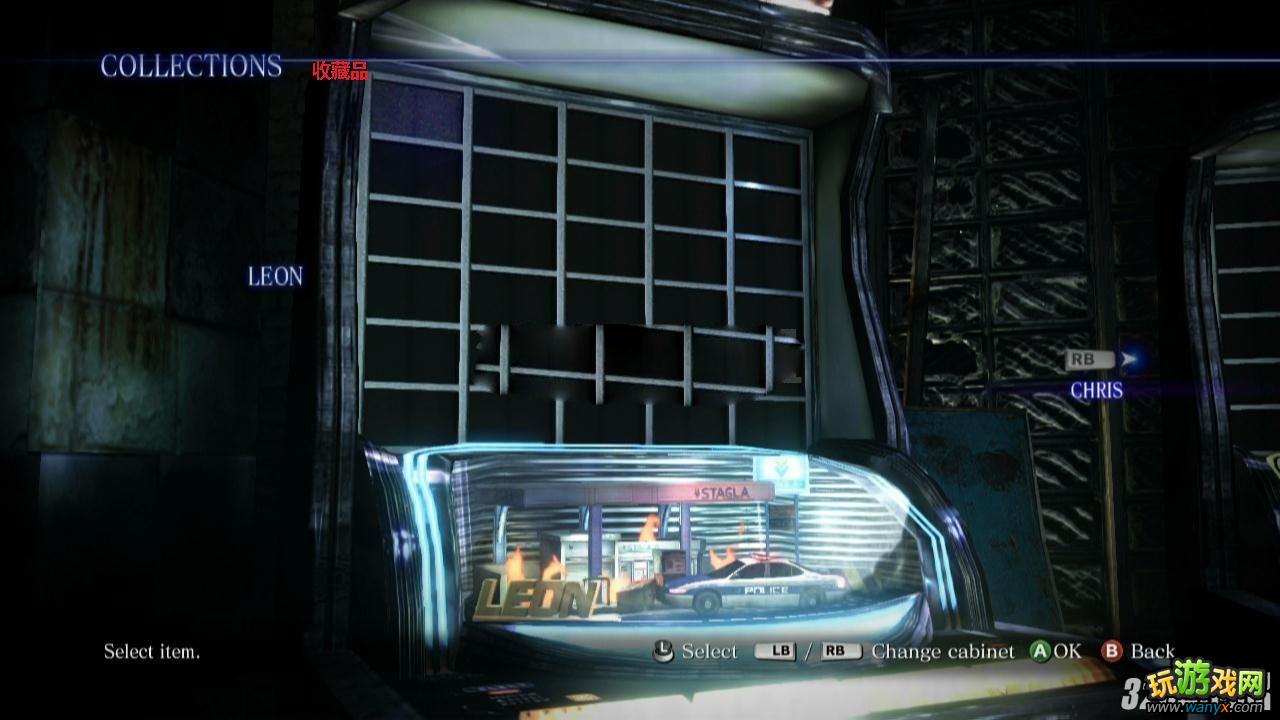Click the blue arrow marker beside RB prompt
Image resolution: width=1280 pixels, height=720 pixels.
[1125, 358]
